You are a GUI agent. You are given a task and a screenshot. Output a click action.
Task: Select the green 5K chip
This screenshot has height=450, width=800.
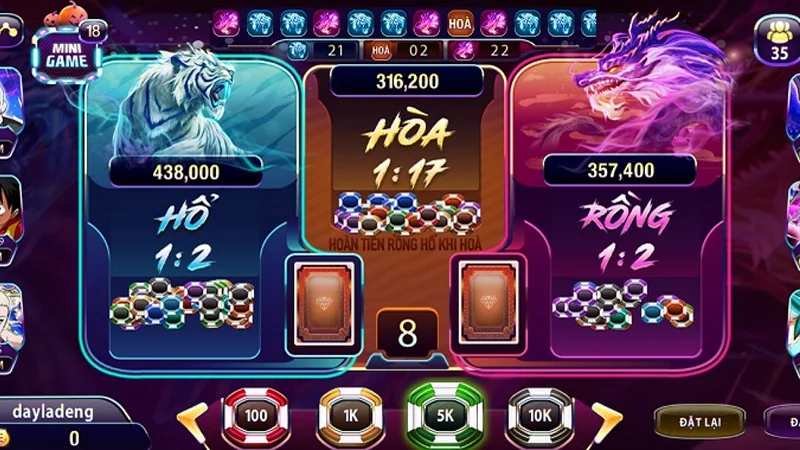pyautogui.click(x=446, y=414)
